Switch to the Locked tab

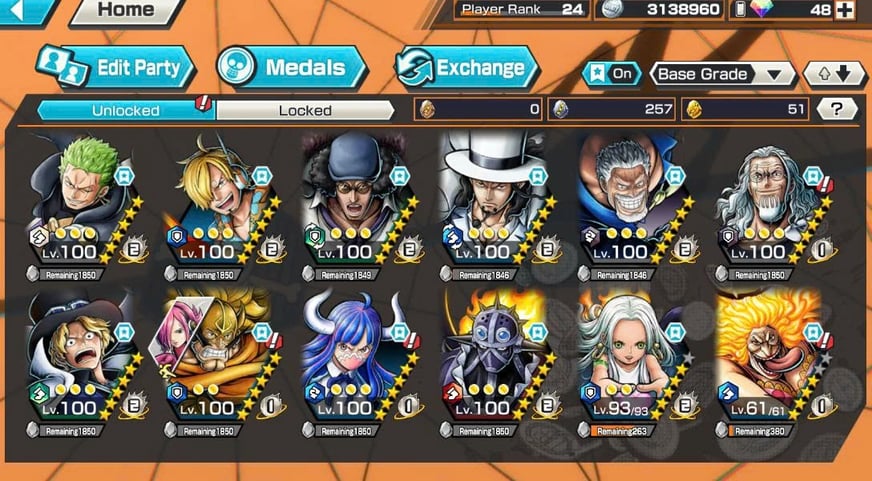coord(304,110)
